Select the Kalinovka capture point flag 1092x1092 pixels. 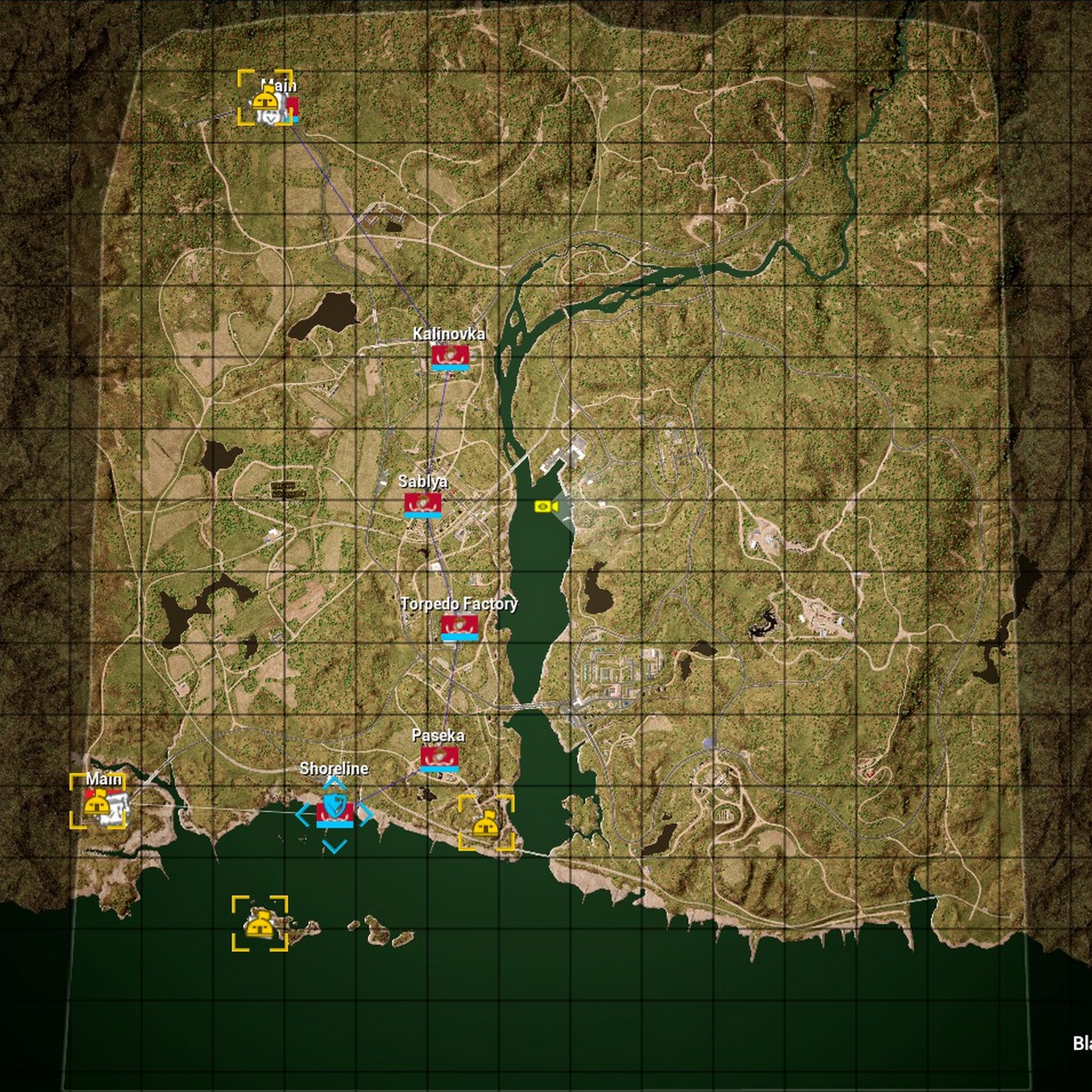coord(450,357)
